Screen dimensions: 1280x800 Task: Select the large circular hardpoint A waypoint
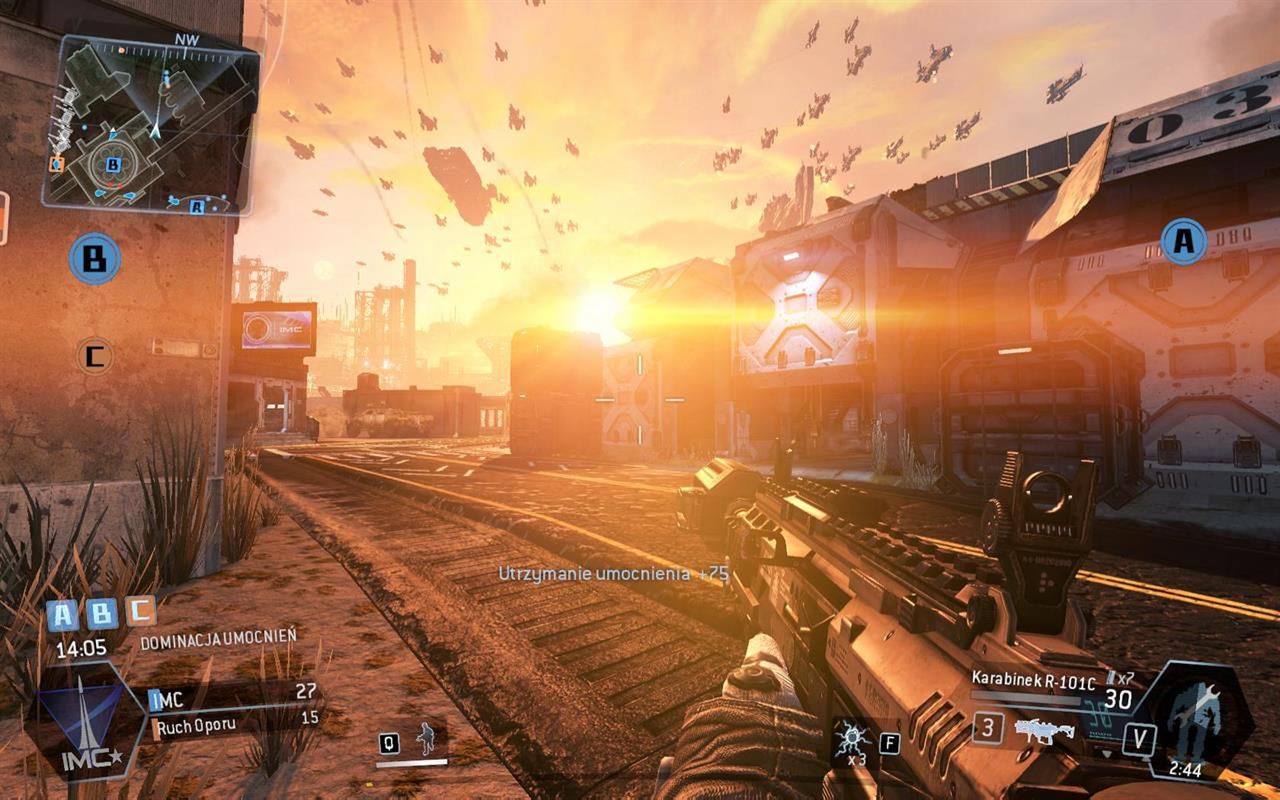(x=1183, y=242)
